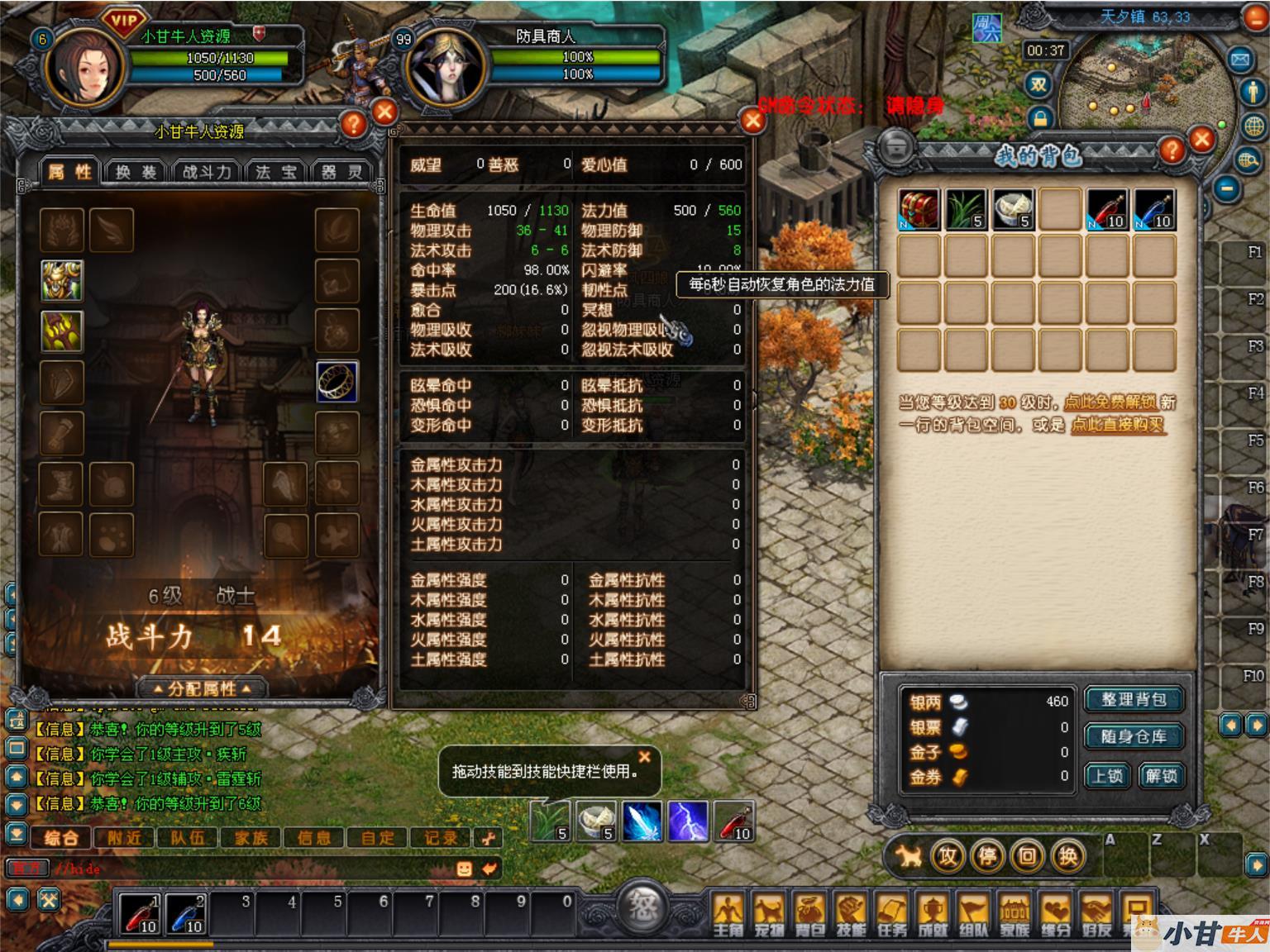This screenshot has height=952, width=1270.
Task: Use the red potion in hotbar slot 1
Action: (x=139, y=913)
